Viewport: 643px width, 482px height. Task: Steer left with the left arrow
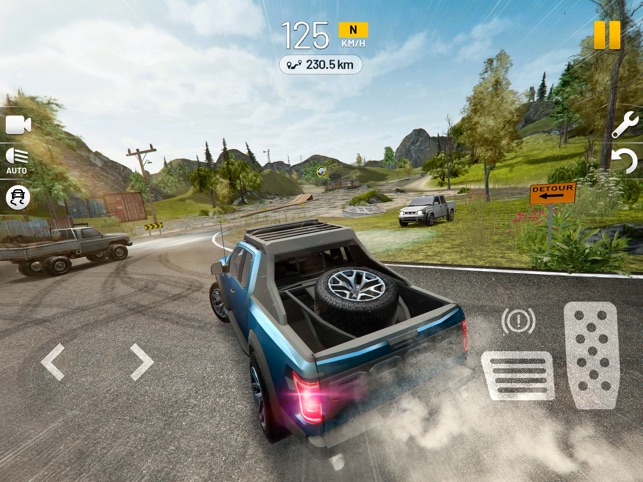click(x=53, y=362)
